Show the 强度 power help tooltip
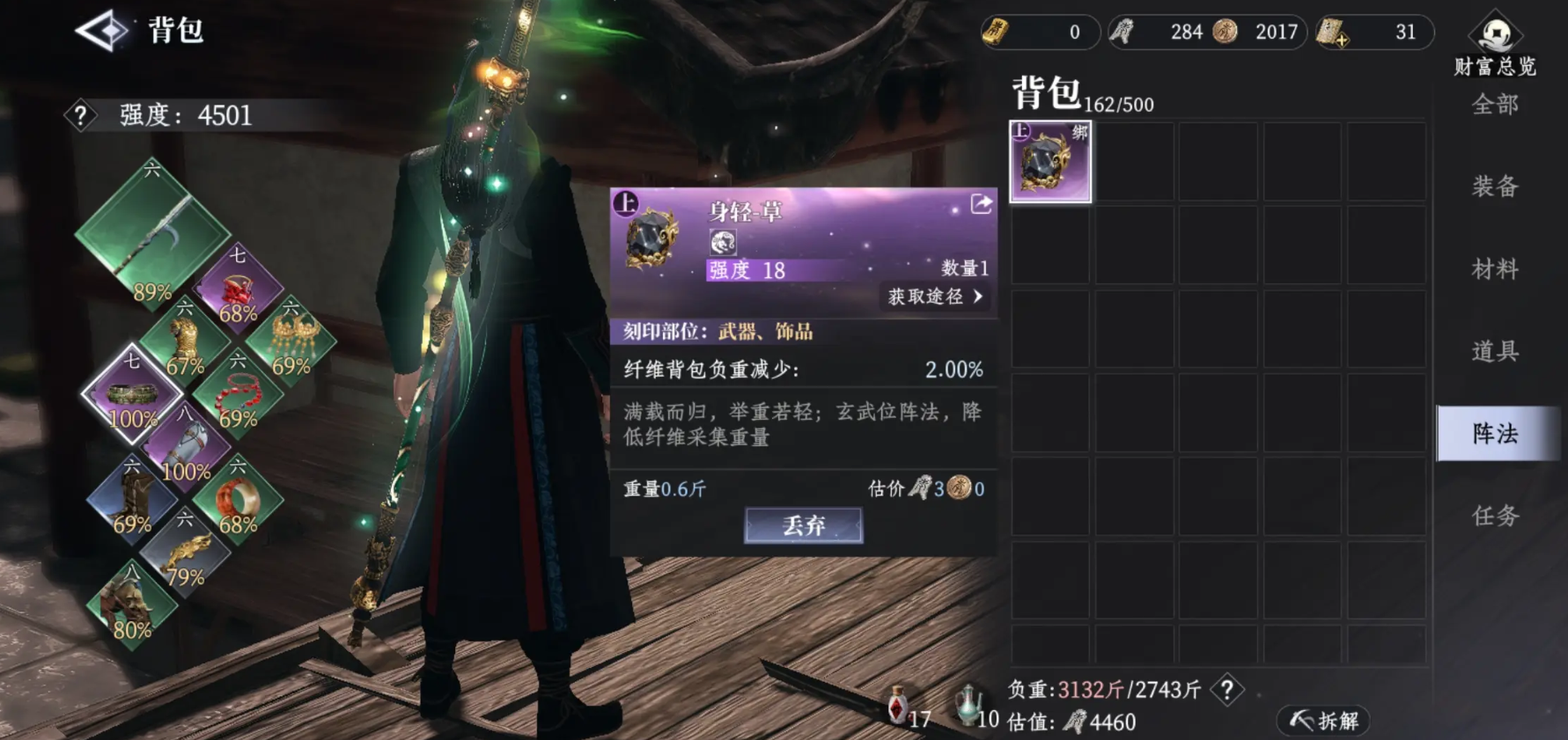 [x=81, y=115]
